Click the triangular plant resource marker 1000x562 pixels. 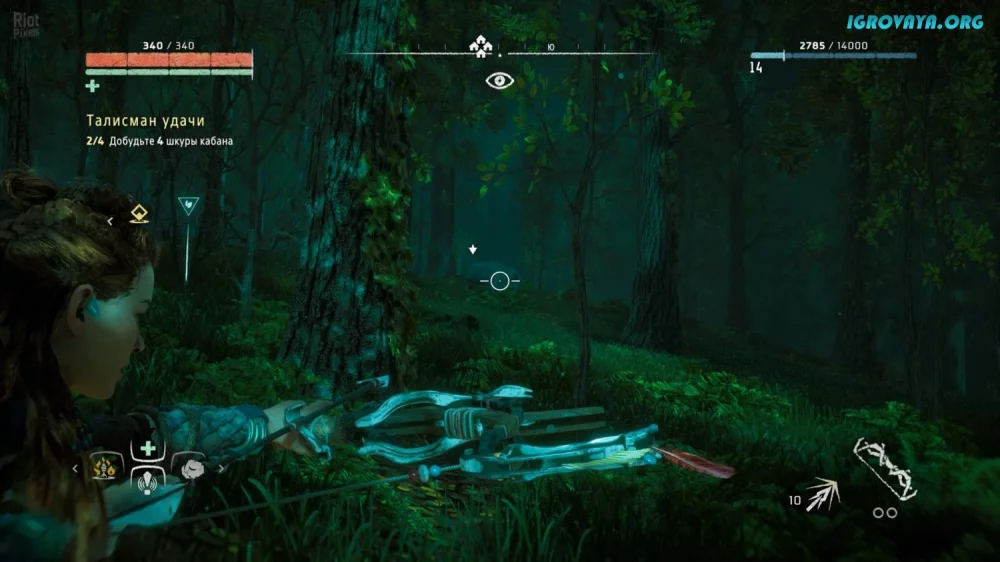pyautogui.click(x=187, y=206)
